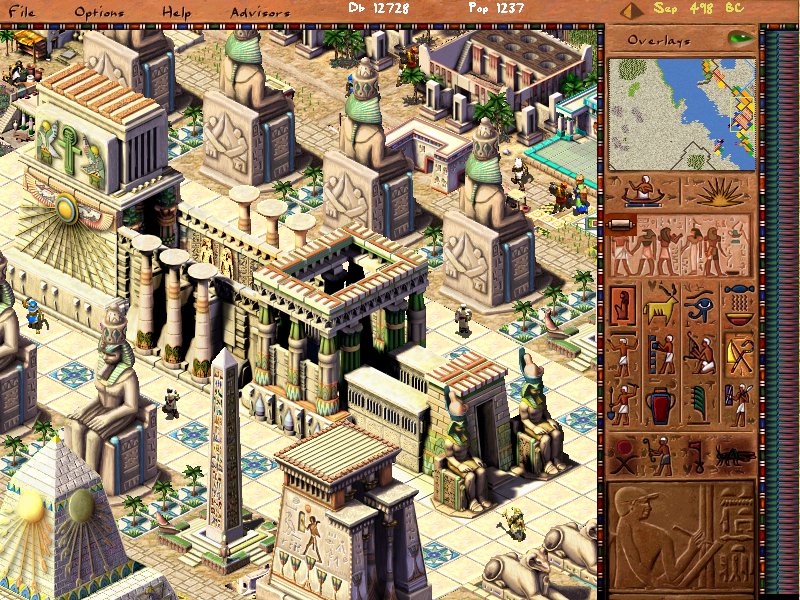The width and height of the screenshot is (800, 600).
Task: Click the seated figure on boat icon
Action: pos(644,192)
